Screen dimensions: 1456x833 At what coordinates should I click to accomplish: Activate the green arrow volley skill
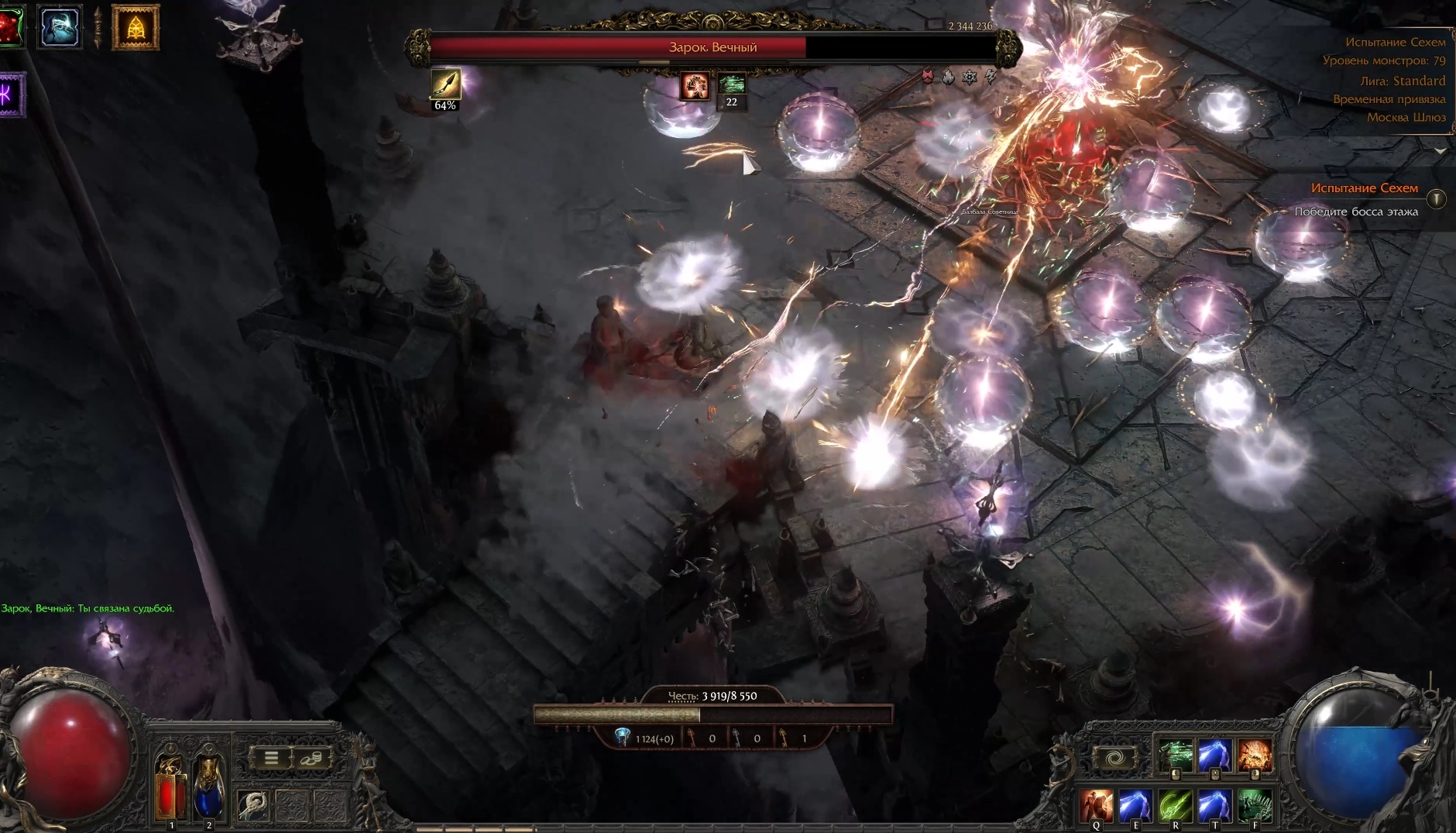[x=1176, y=756]
